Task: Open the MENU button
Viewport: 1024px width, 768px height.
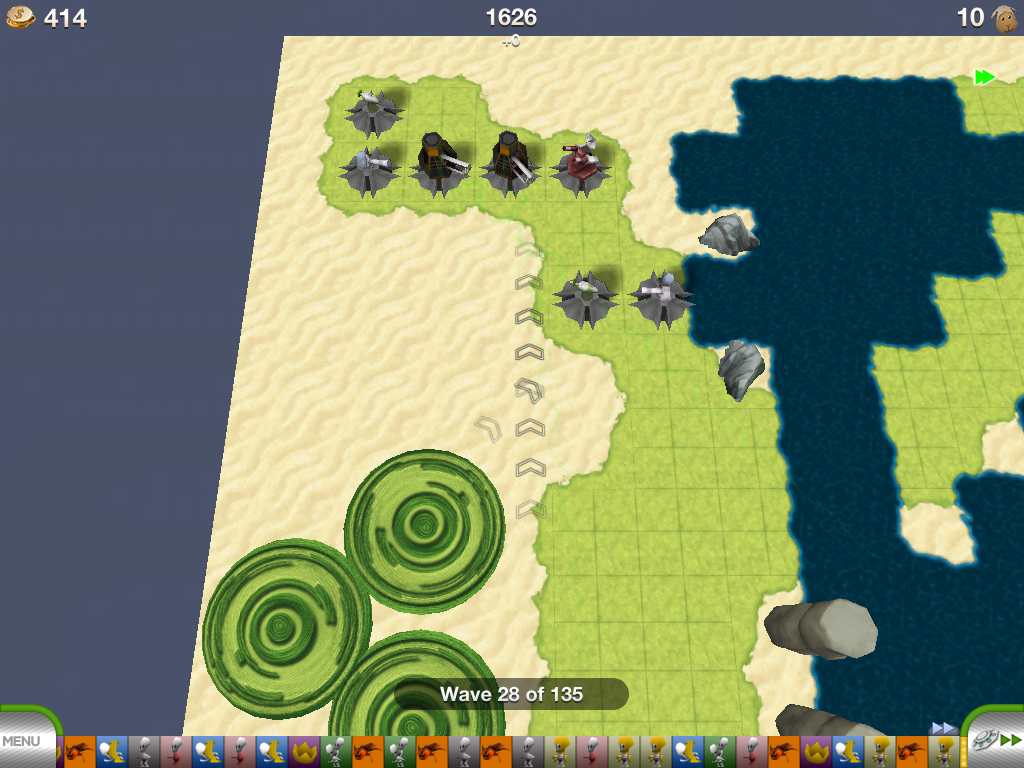Action: coord(22,742)
